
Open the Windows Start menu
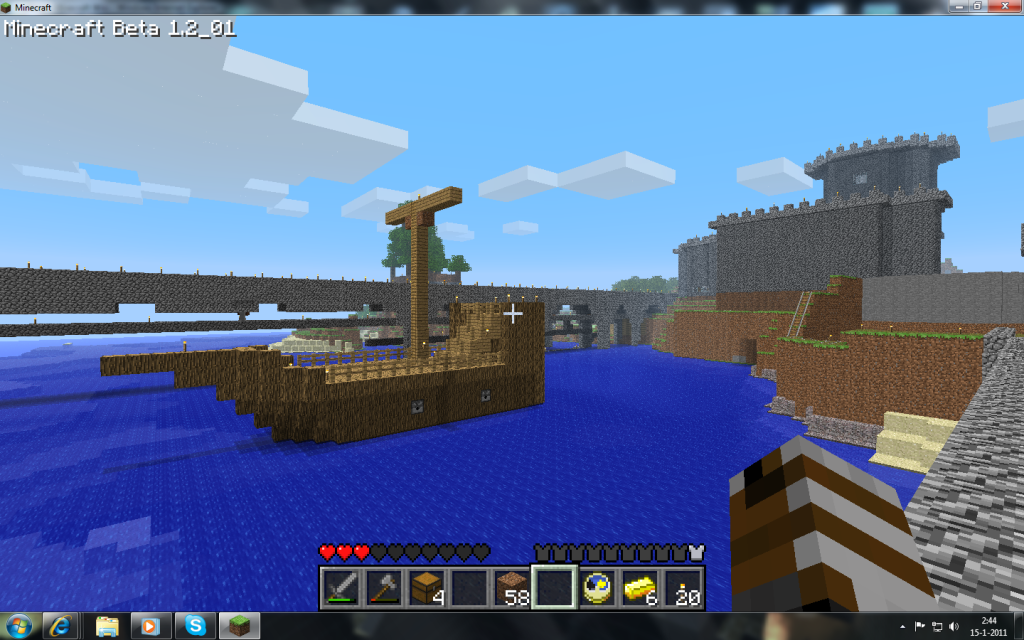click(x=19, y=626)
